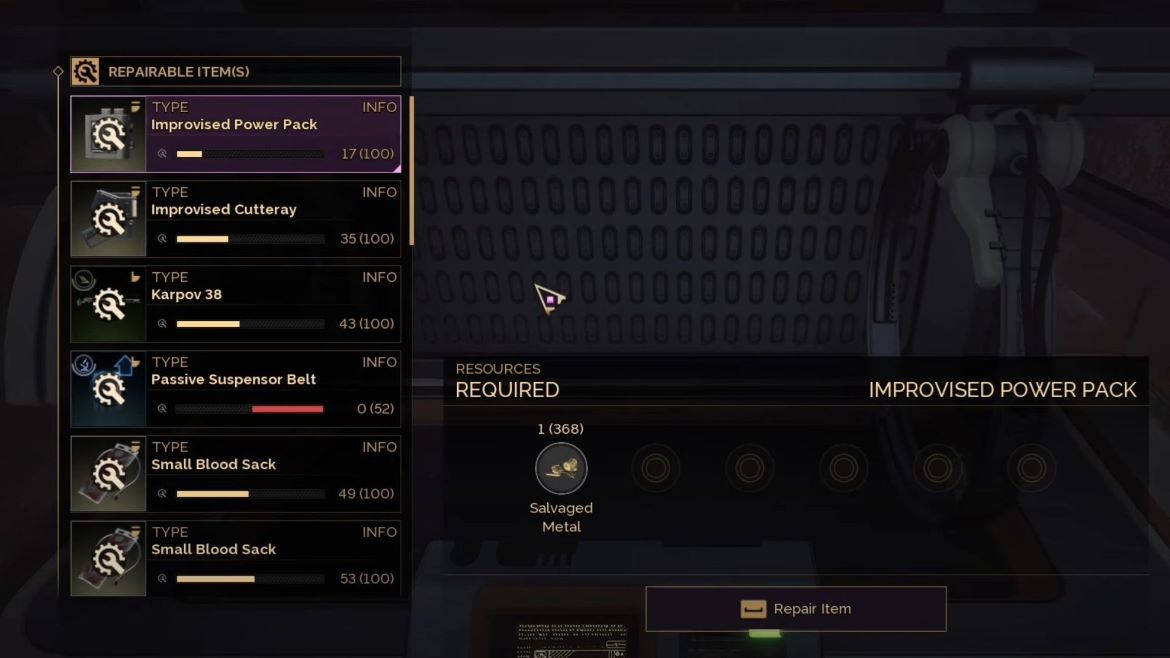Pick the Passive Suspensor Belt item
1170x658 pixels.
click(236, 389)
